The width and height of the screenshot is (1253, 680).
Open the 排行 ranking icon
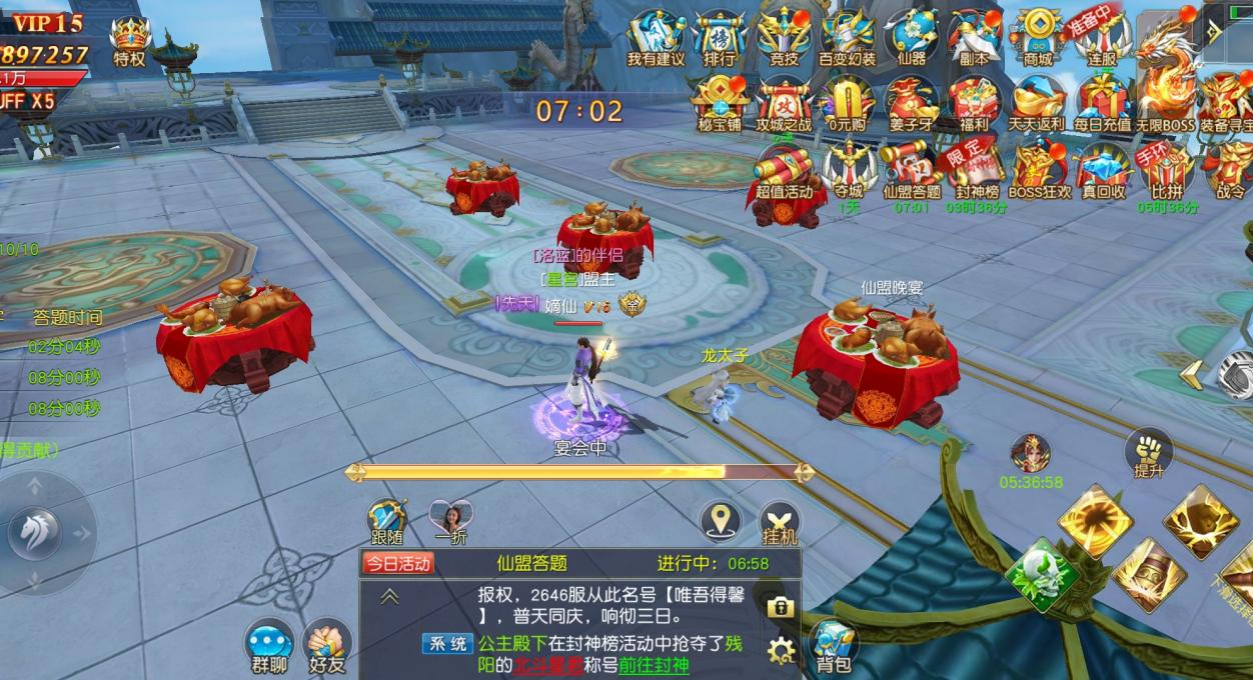click(719, 38)
